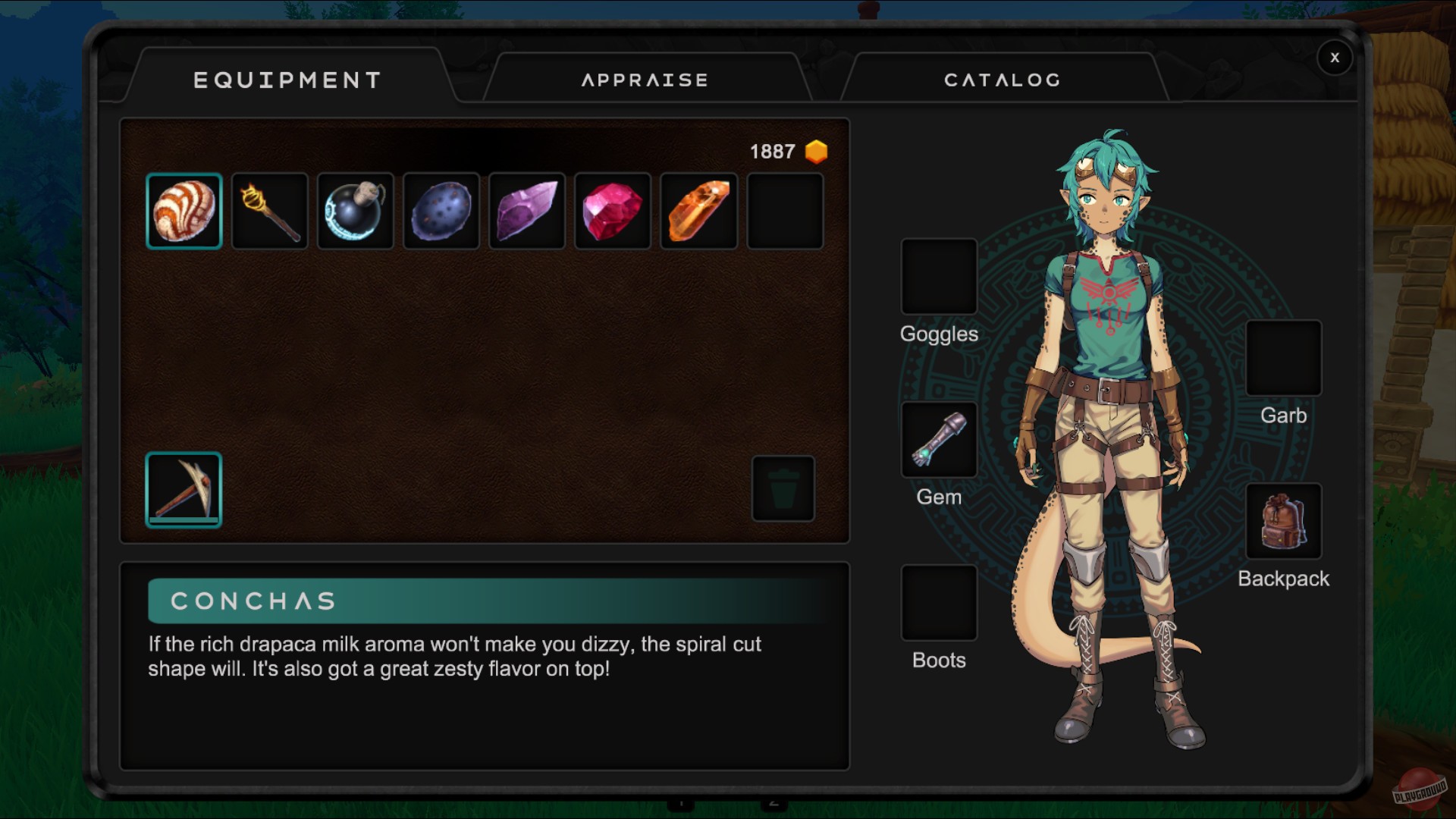This screenshot has width=1456, height=819.
Task: Select the orange amber crystal
Action: [698, 211]
